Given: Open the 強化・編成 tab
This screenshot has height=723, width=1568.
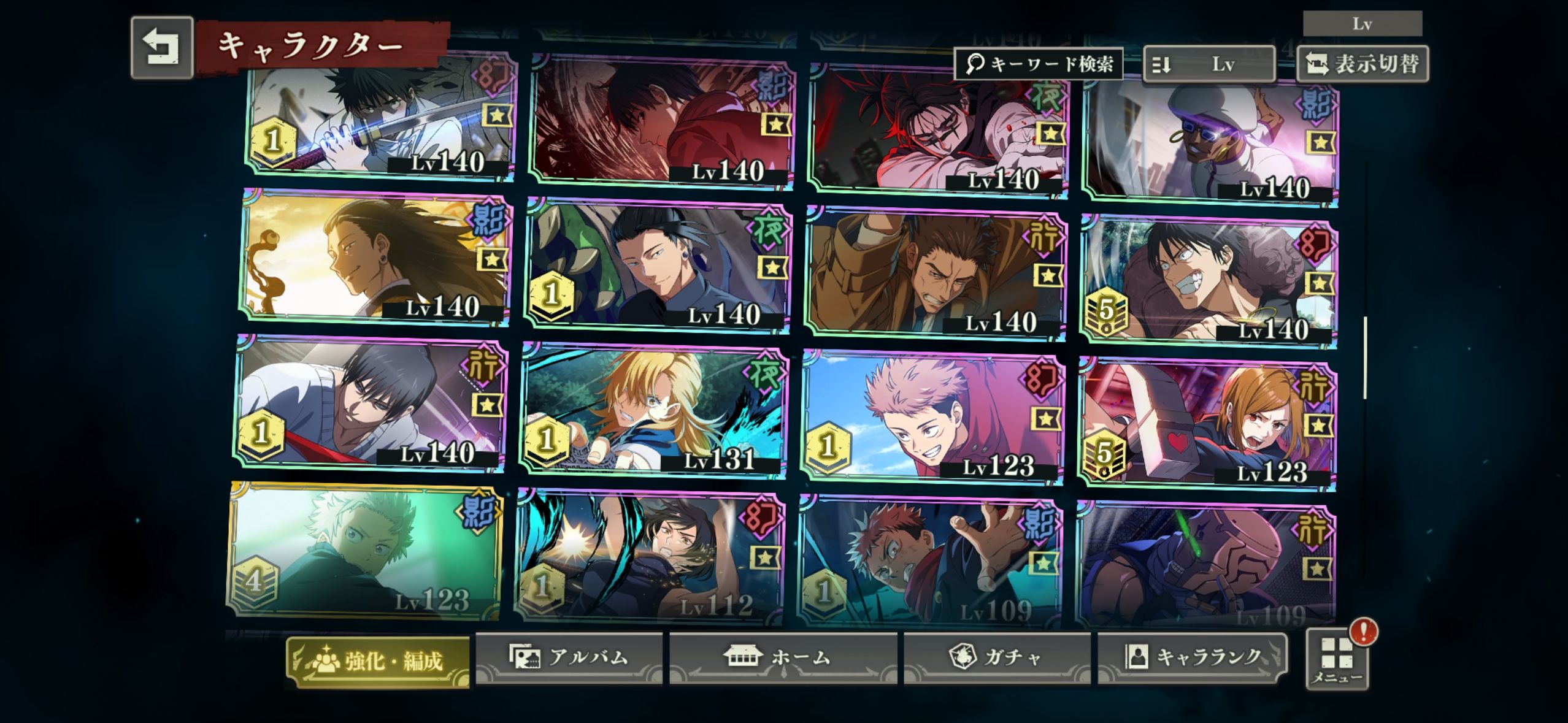Looking at the screenshot, I should click(378, 661).
